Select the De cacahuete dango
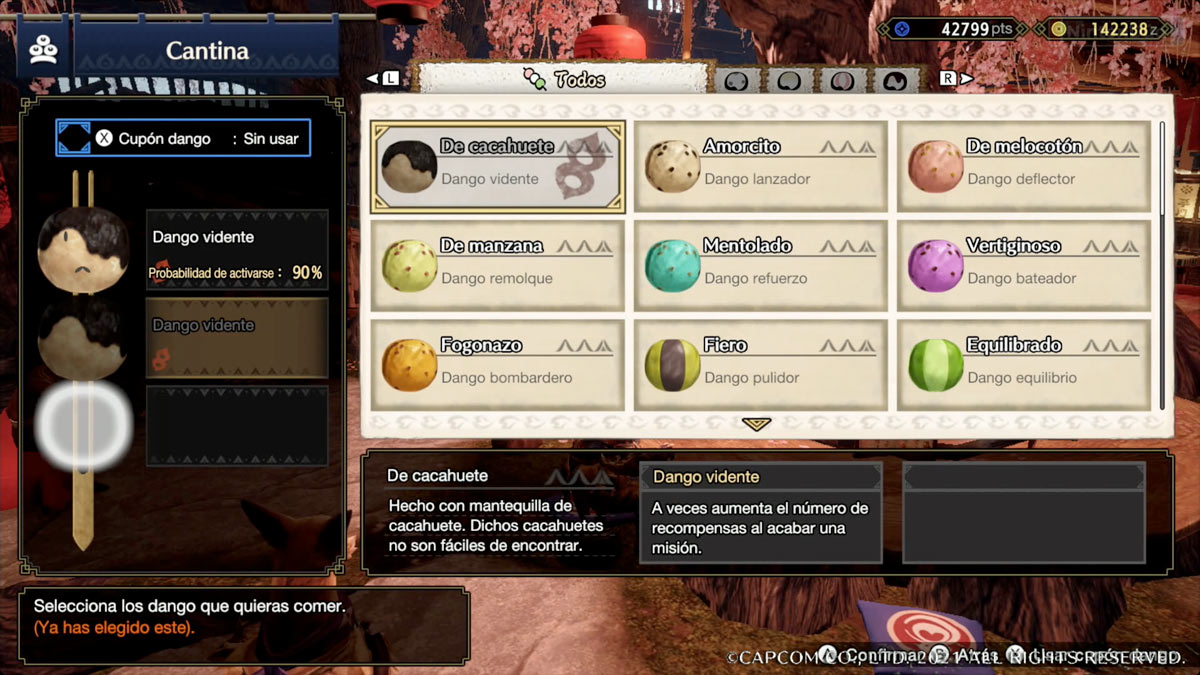The height and width of the screenshot is (675, 1200). tap(498, 166)
